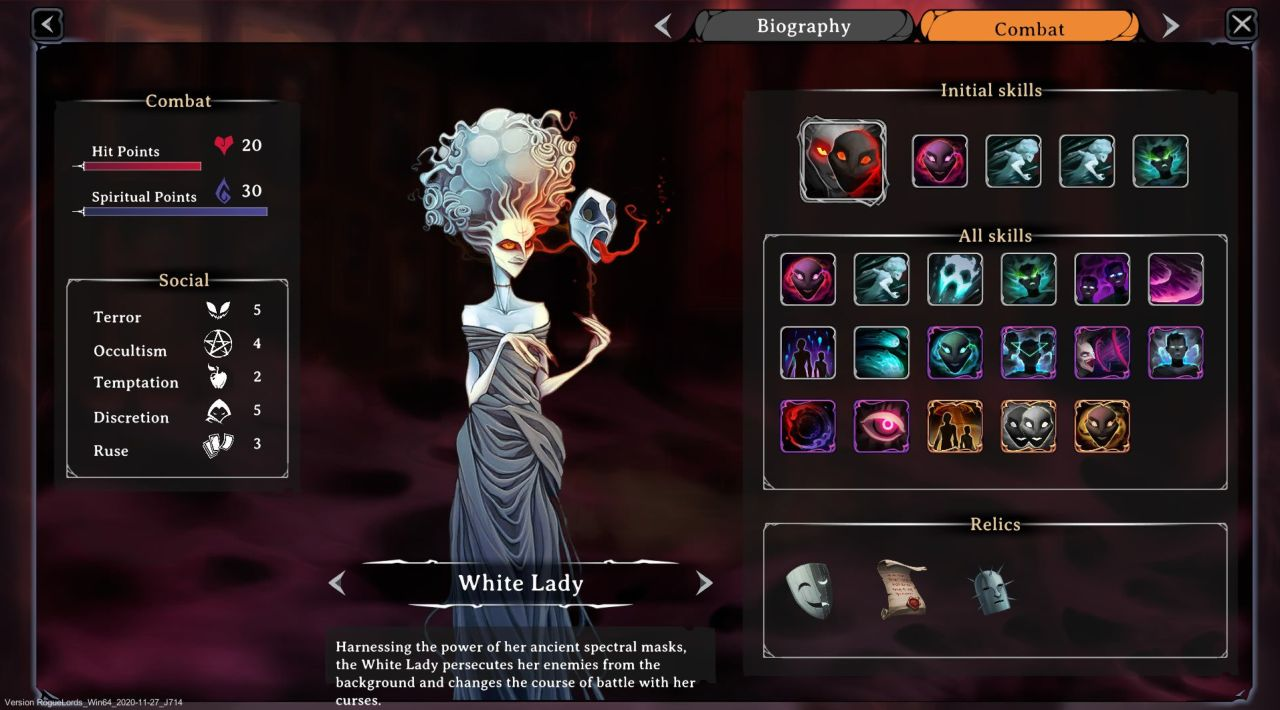Select the twin grey masks skill
1280x710 pixels.
[1028, 426]
